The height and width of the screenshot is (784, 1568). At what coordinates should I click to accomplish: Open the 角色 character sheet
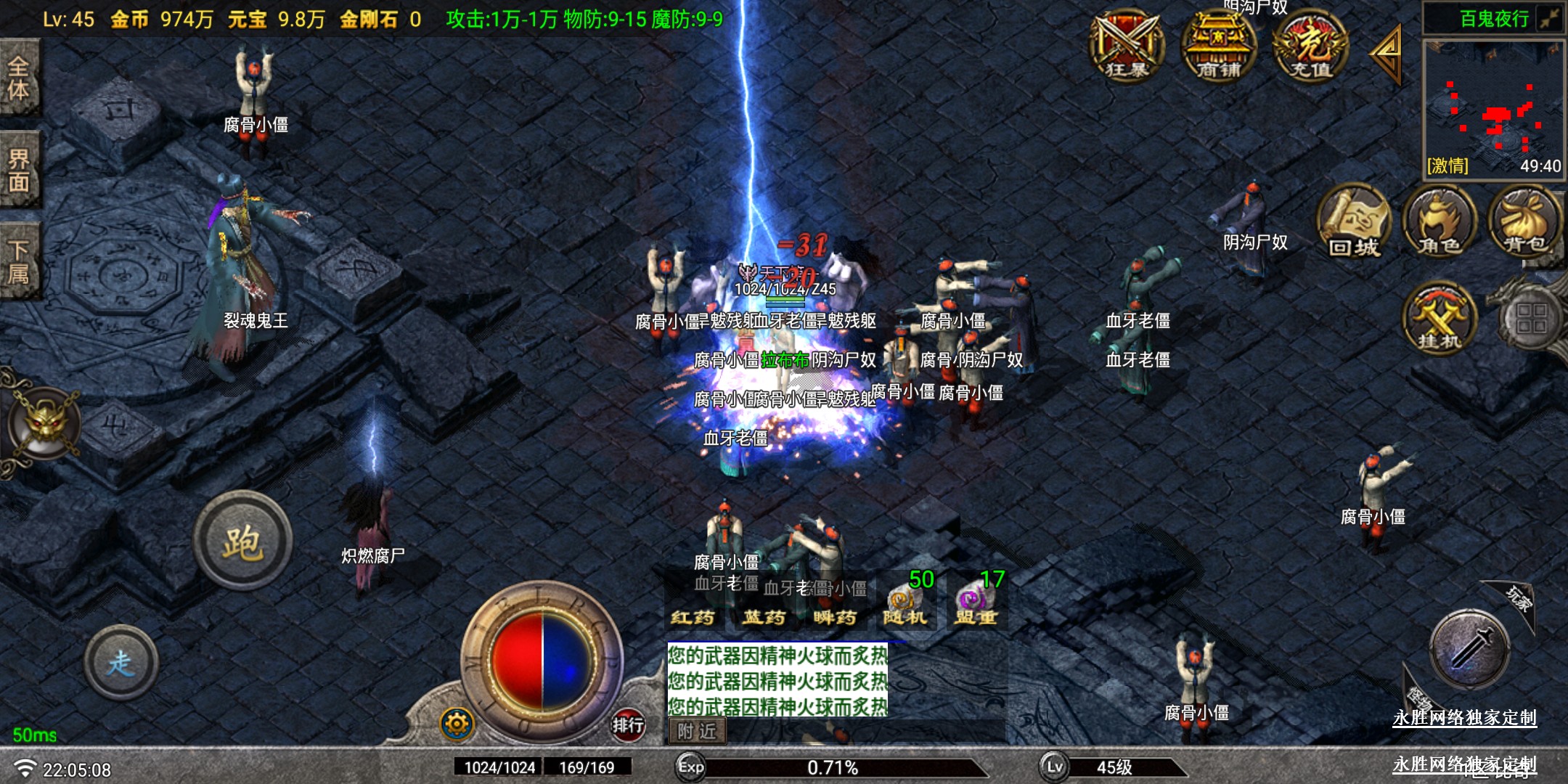1440,221
